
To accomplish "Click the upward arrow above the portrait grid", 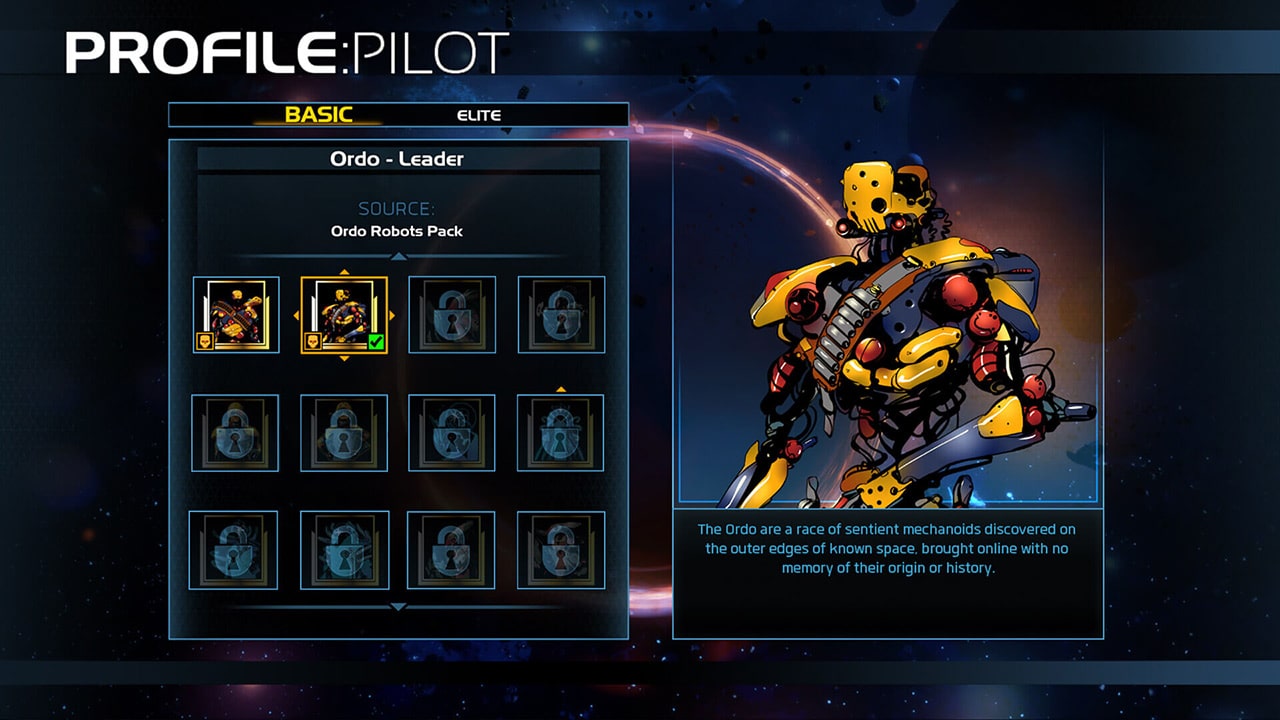I will 399,255.
